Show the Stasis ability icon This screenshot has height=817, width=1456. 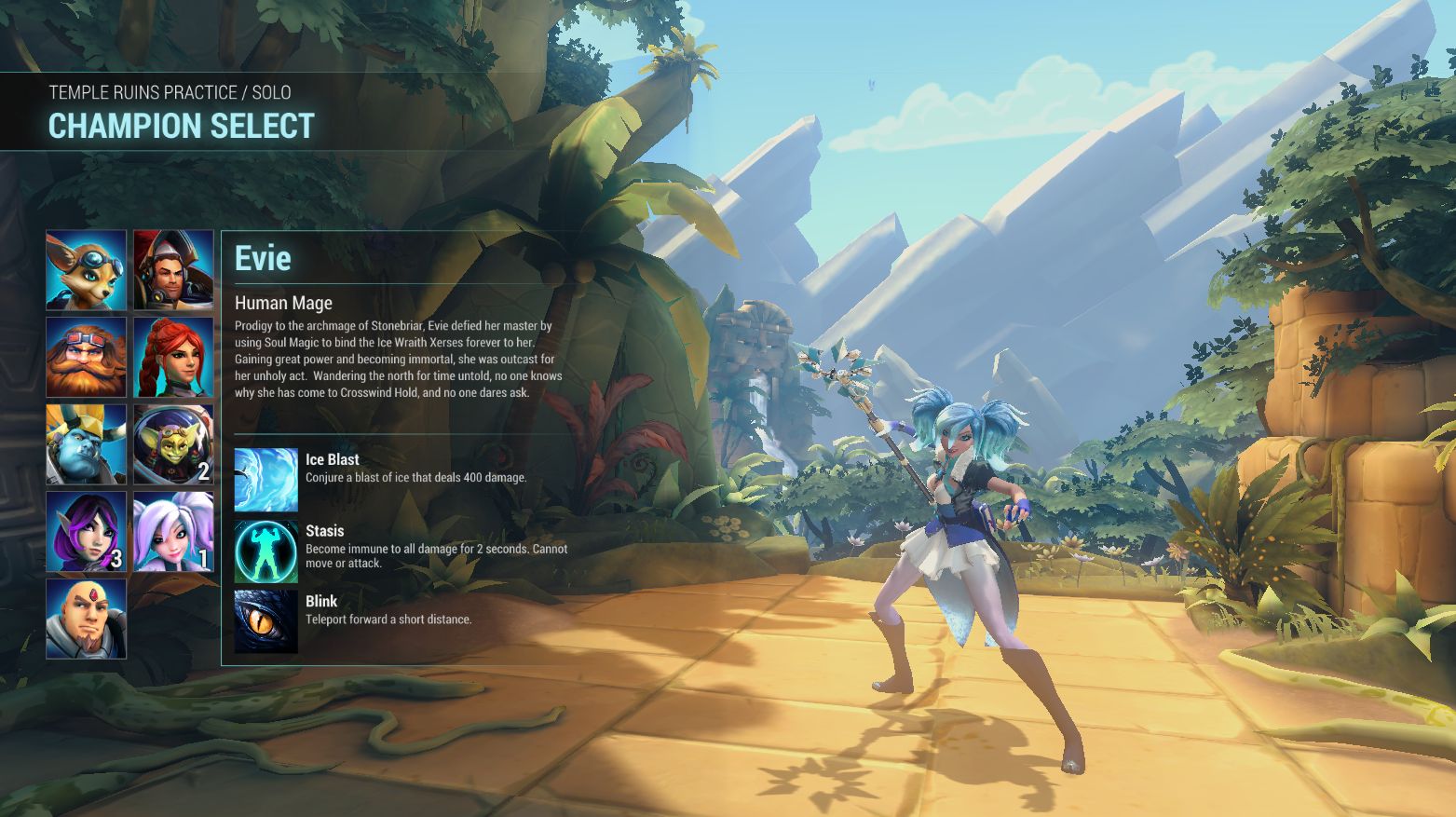(266, 551)
